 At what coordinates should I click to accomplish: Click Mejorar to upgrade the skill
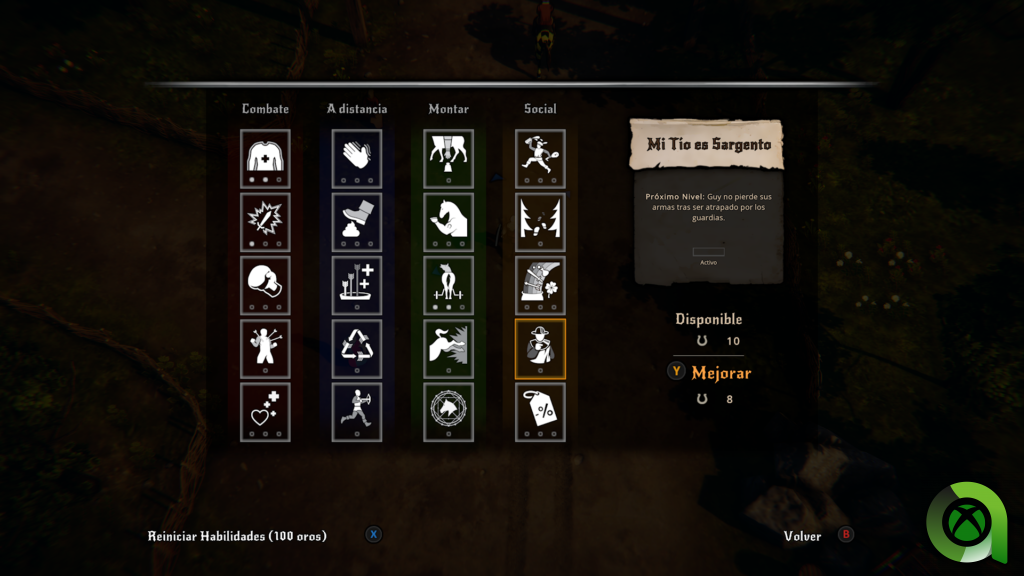720,373
